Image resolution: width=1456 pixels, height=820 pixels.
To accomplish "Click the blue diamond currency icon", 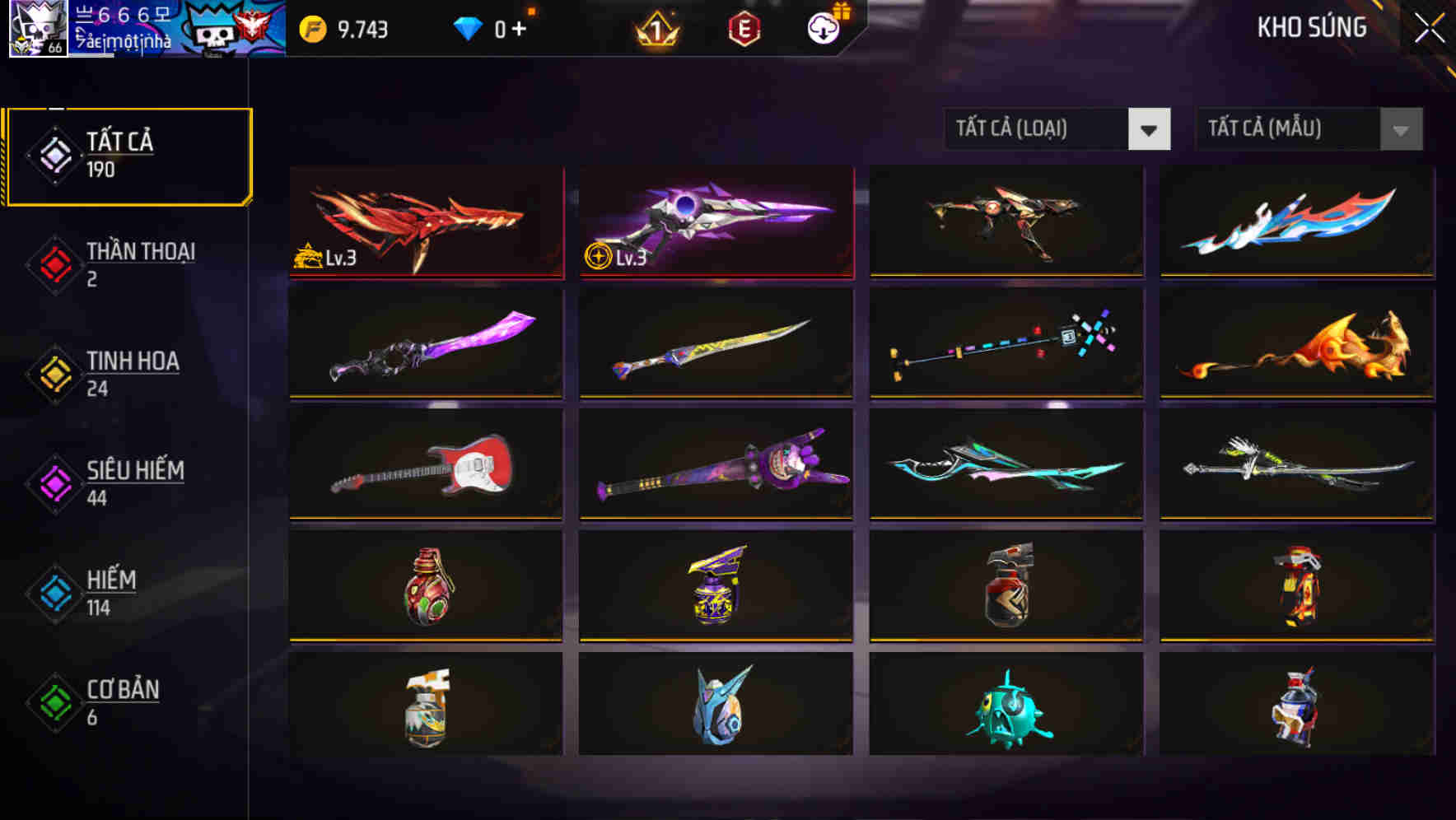I will (x=469, y=27).
